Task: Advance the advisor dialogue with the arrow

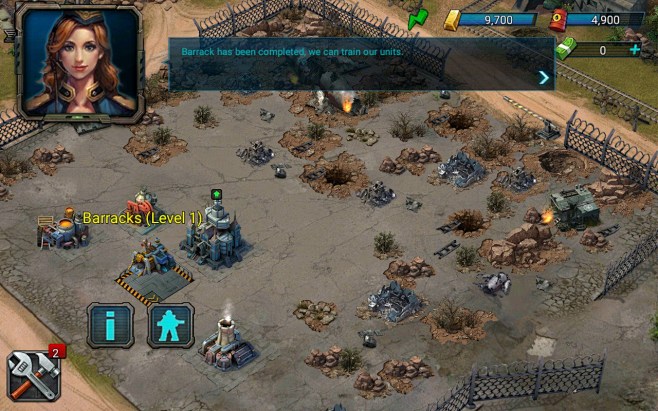Action: pyautogui.click(x=544, y=77)
